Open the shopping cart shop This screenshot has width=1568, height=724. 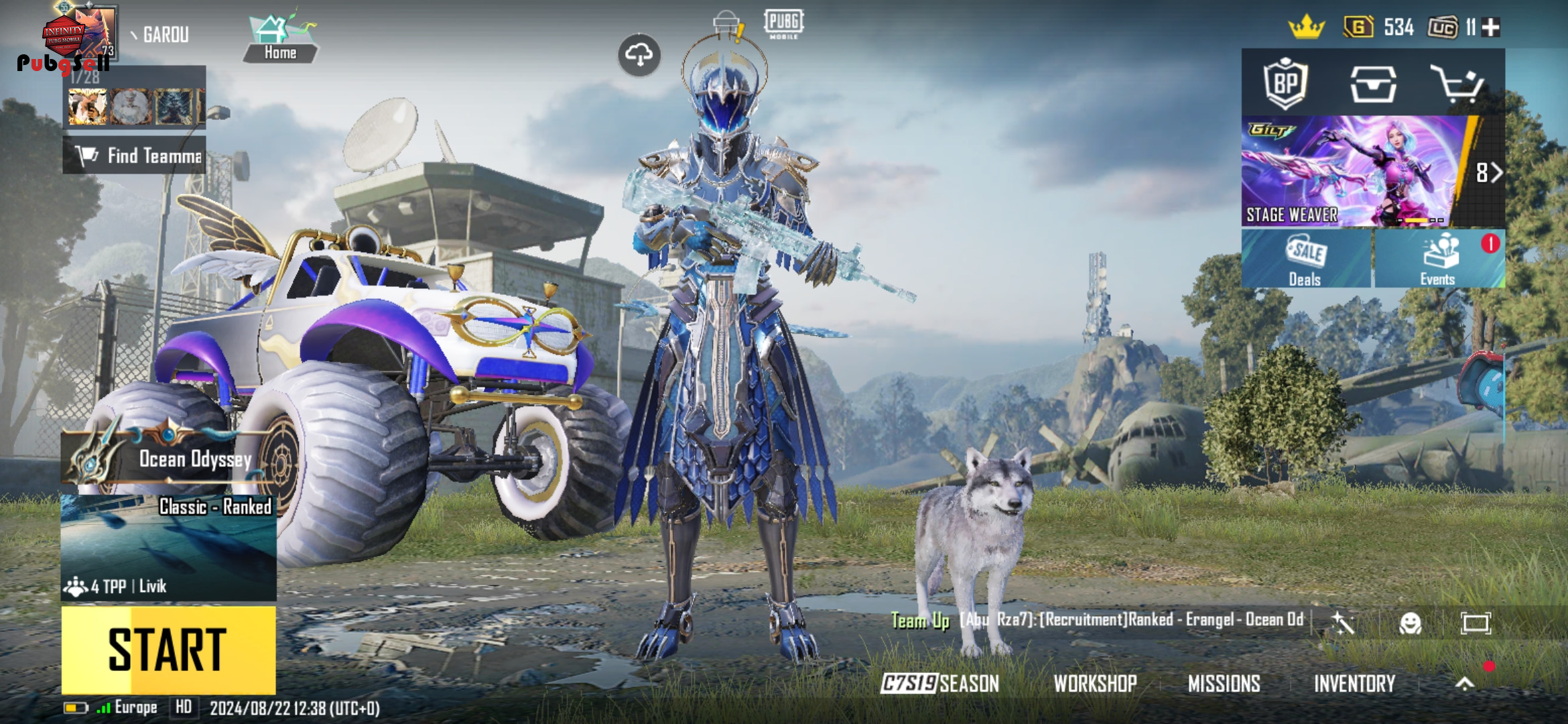tap(1457, 84)
